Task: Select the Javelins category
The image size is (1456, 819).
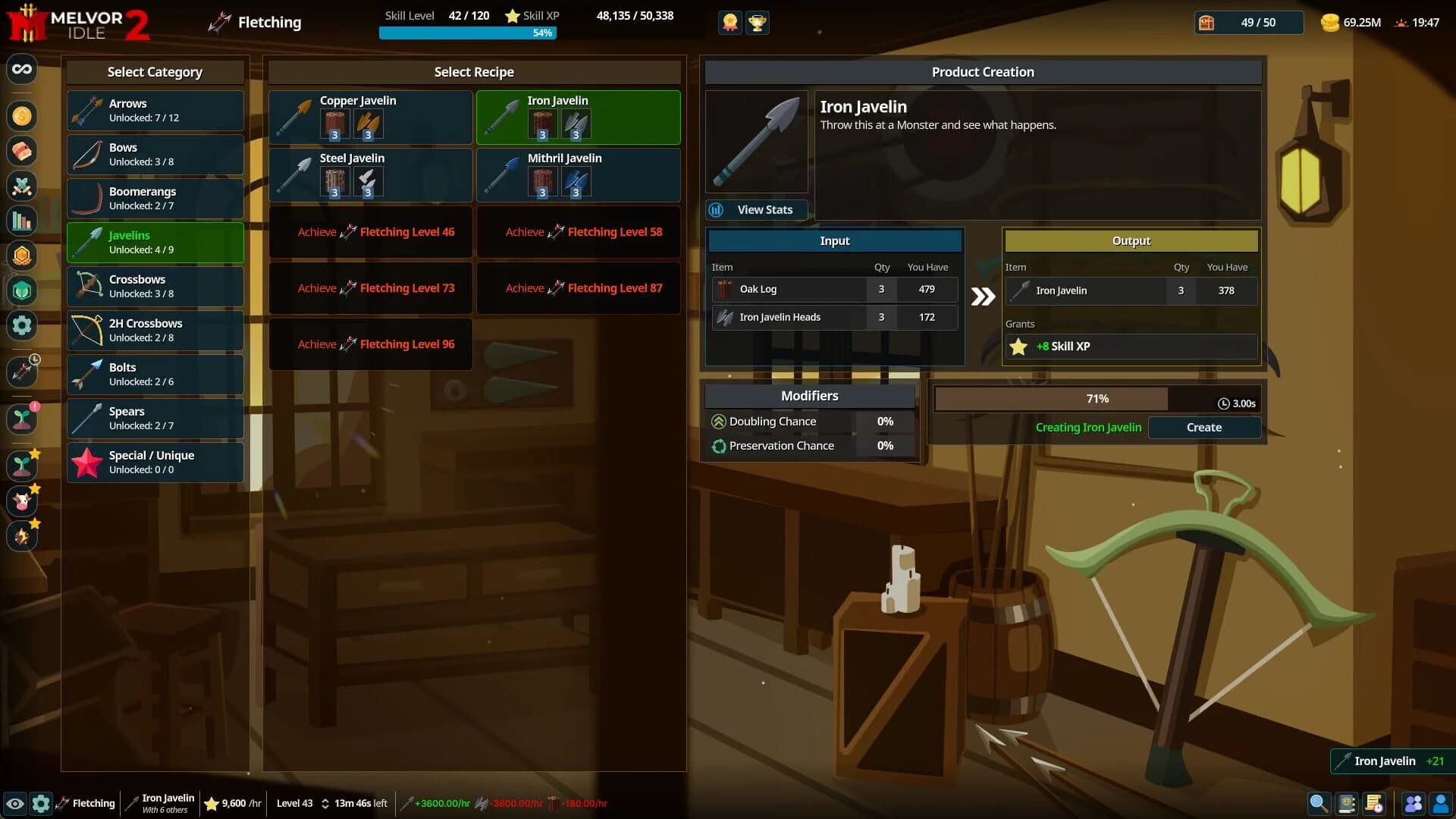Action: click(155, 243)
